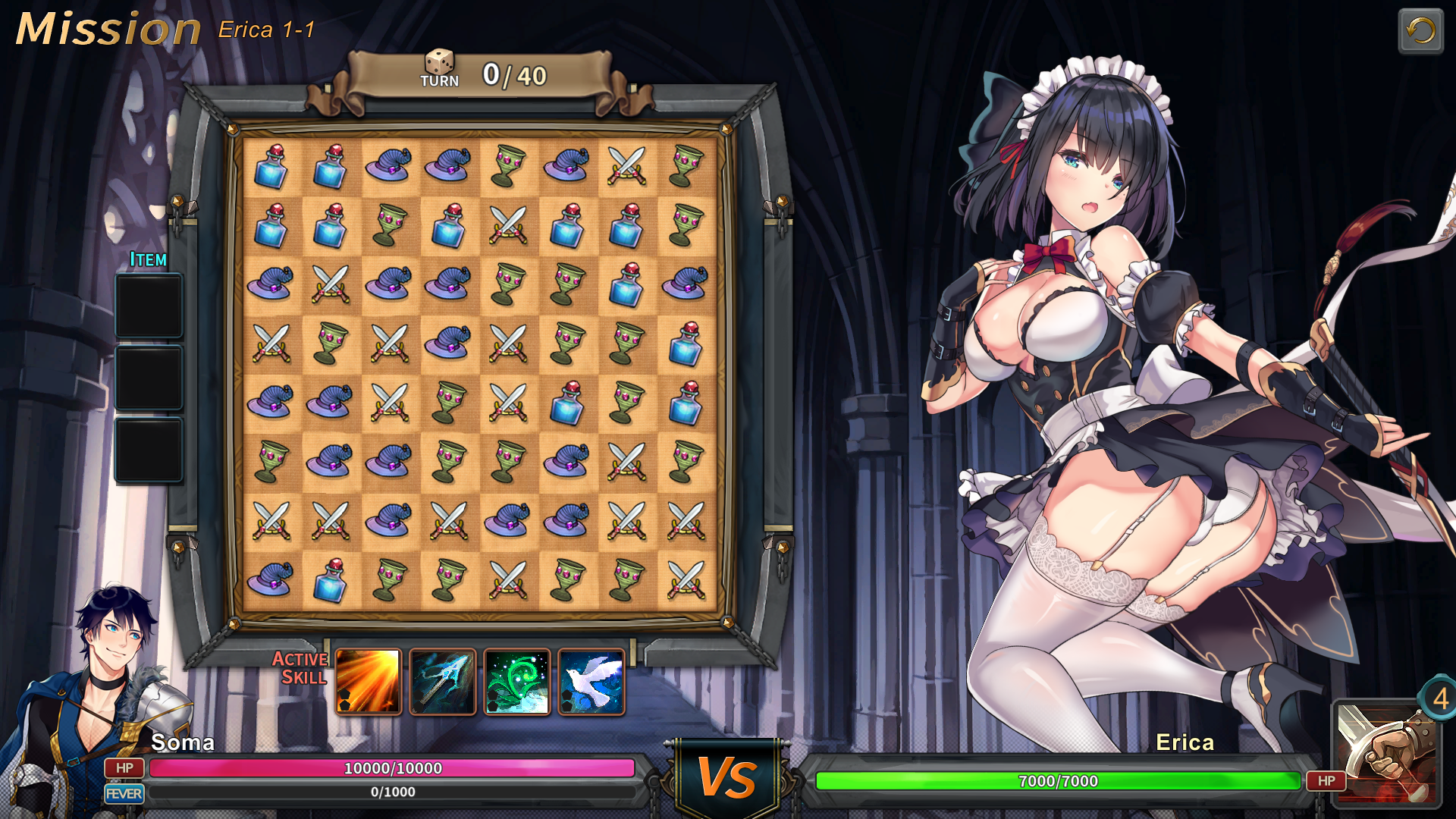The width and height of the screenshot is (1456, 819).
Task: Inspect Erica's sword-in-hand skill icon
Action: 1385,752
